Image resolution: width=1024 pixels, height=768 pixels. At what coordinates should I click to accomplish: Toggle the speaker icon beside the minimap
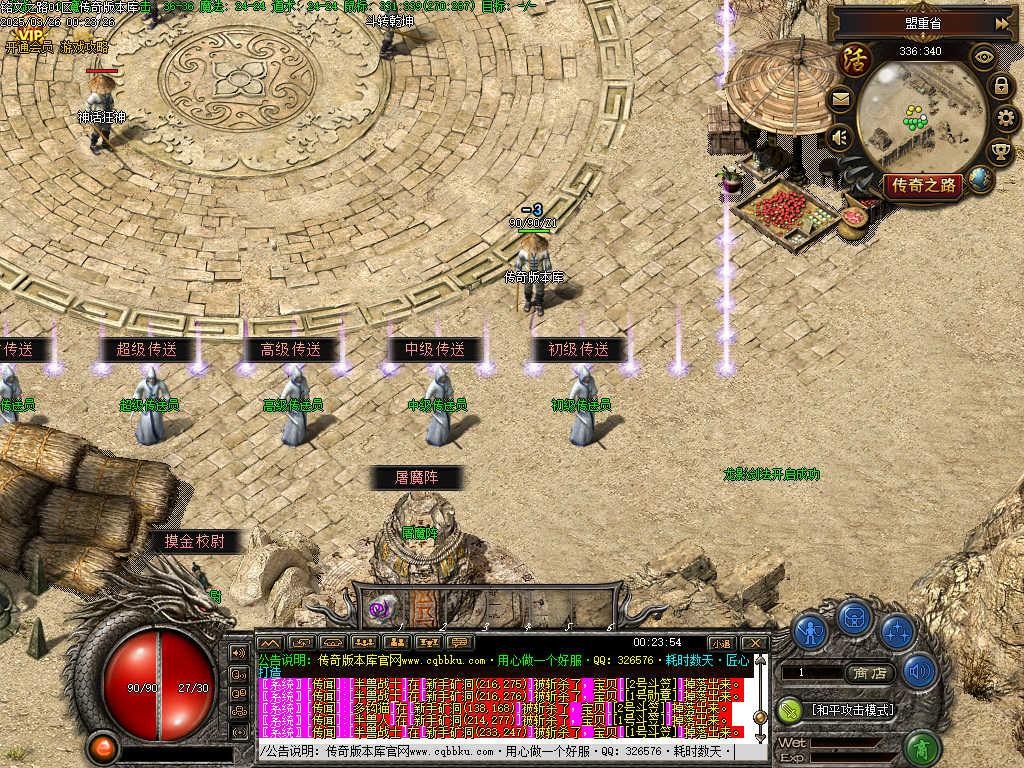[x=840, y=136]
